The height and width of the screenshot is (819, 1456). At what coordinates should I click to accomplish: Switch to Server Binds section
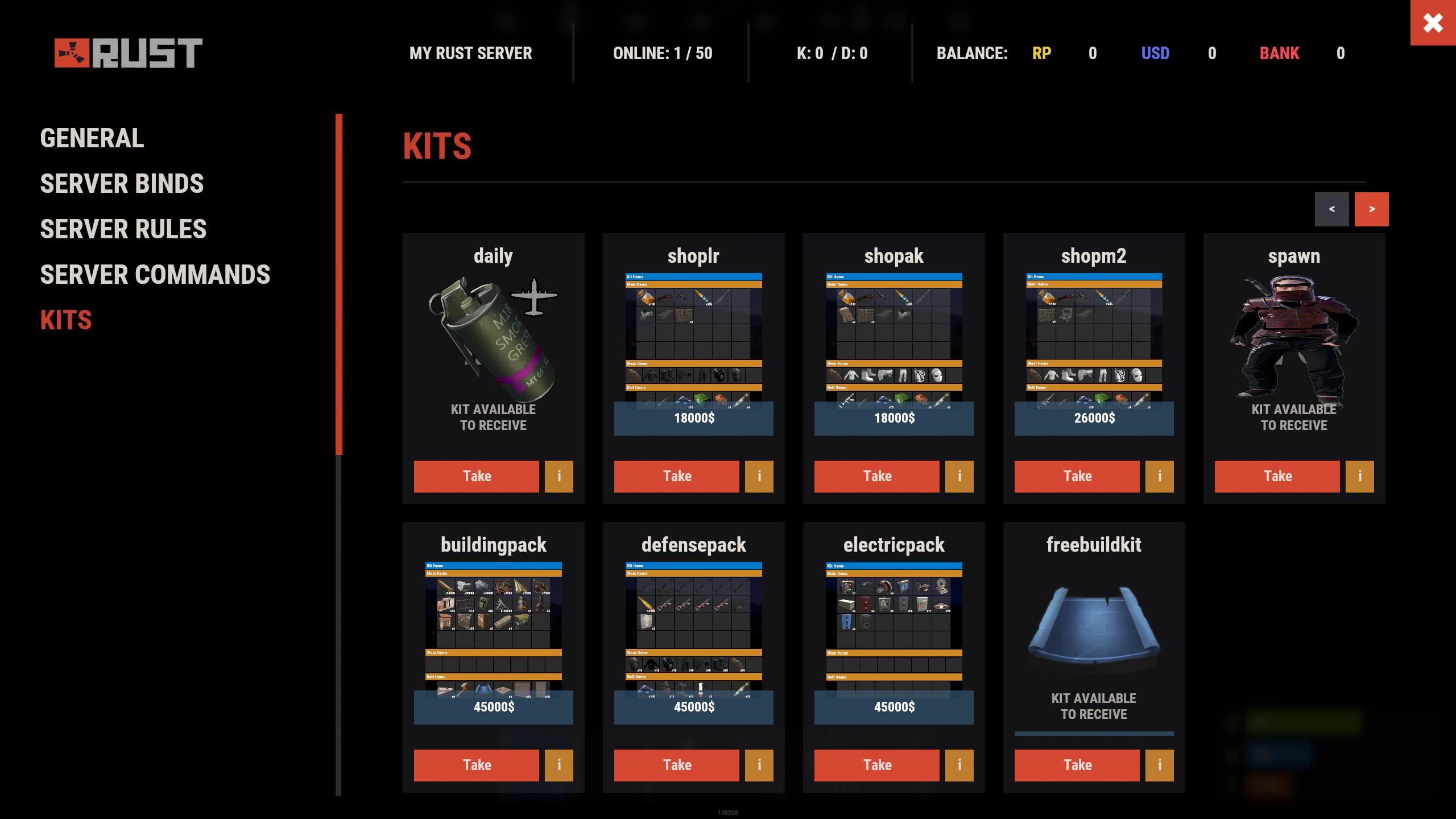[x=122, y=184]
